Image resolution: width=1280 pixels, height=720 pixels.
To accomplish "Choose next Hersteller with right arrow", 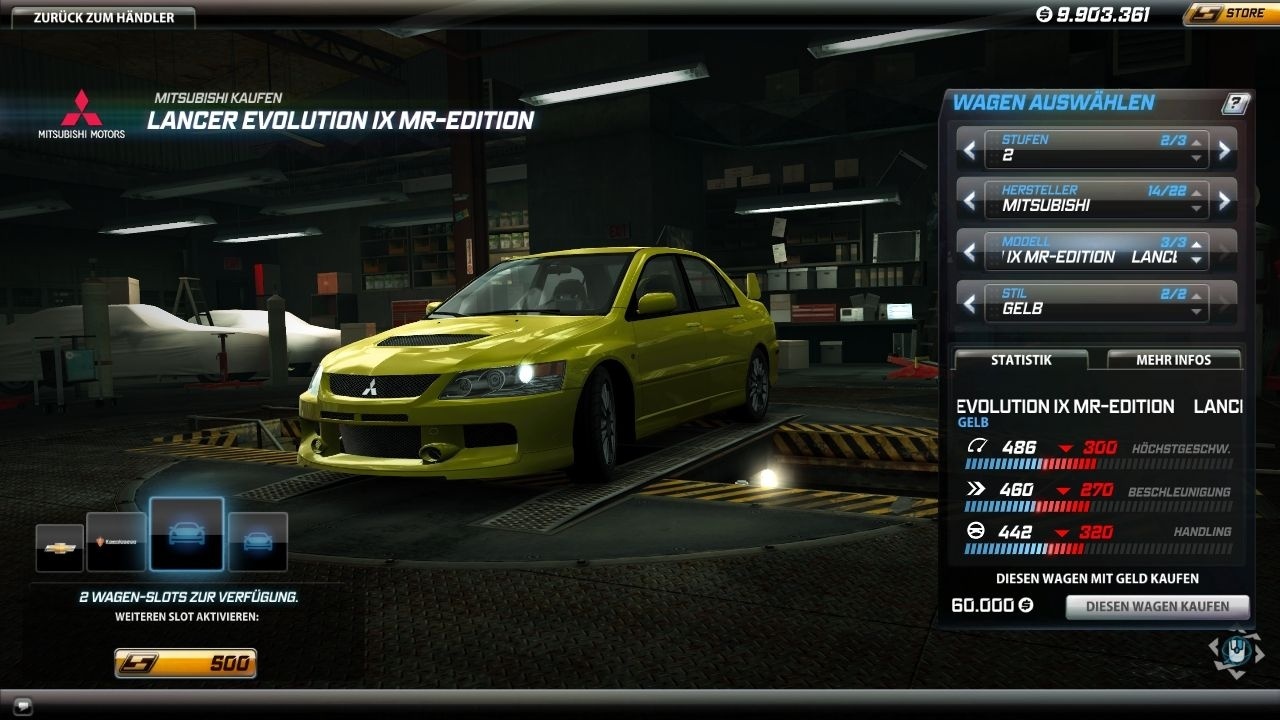I will (x=1224, y=200).
